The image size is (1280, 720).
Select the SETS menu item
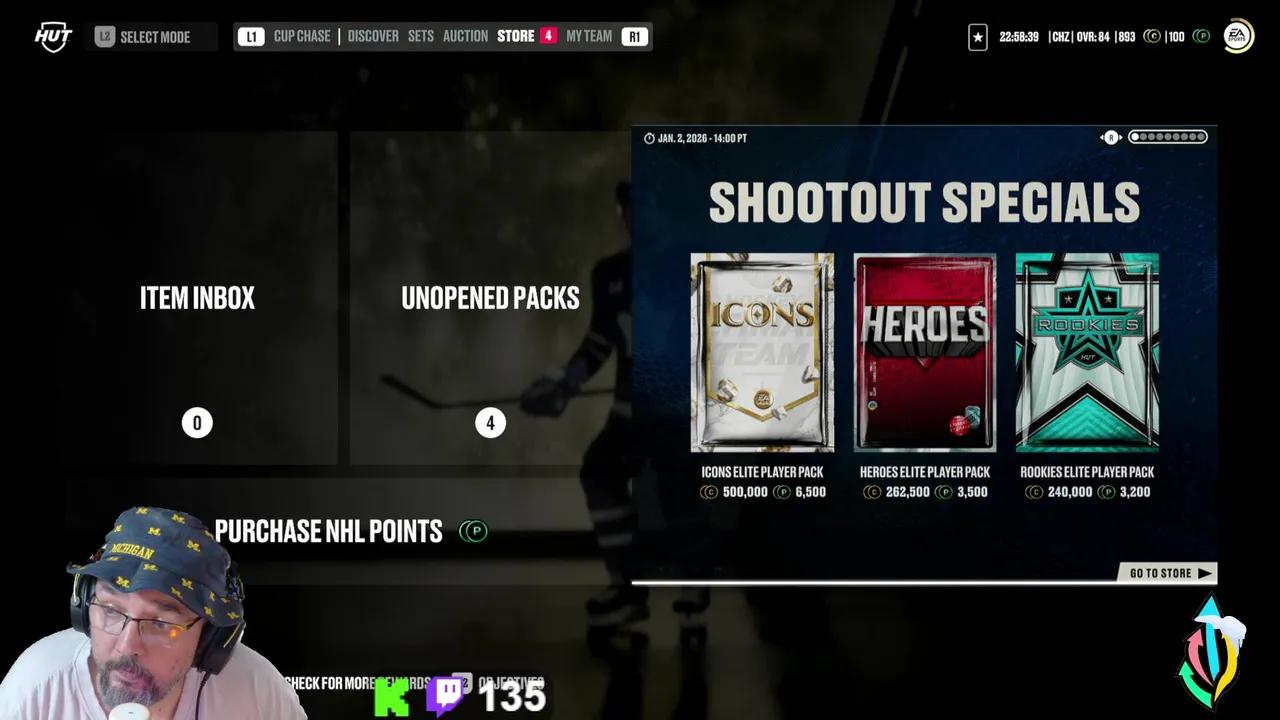tap(420, 36)
